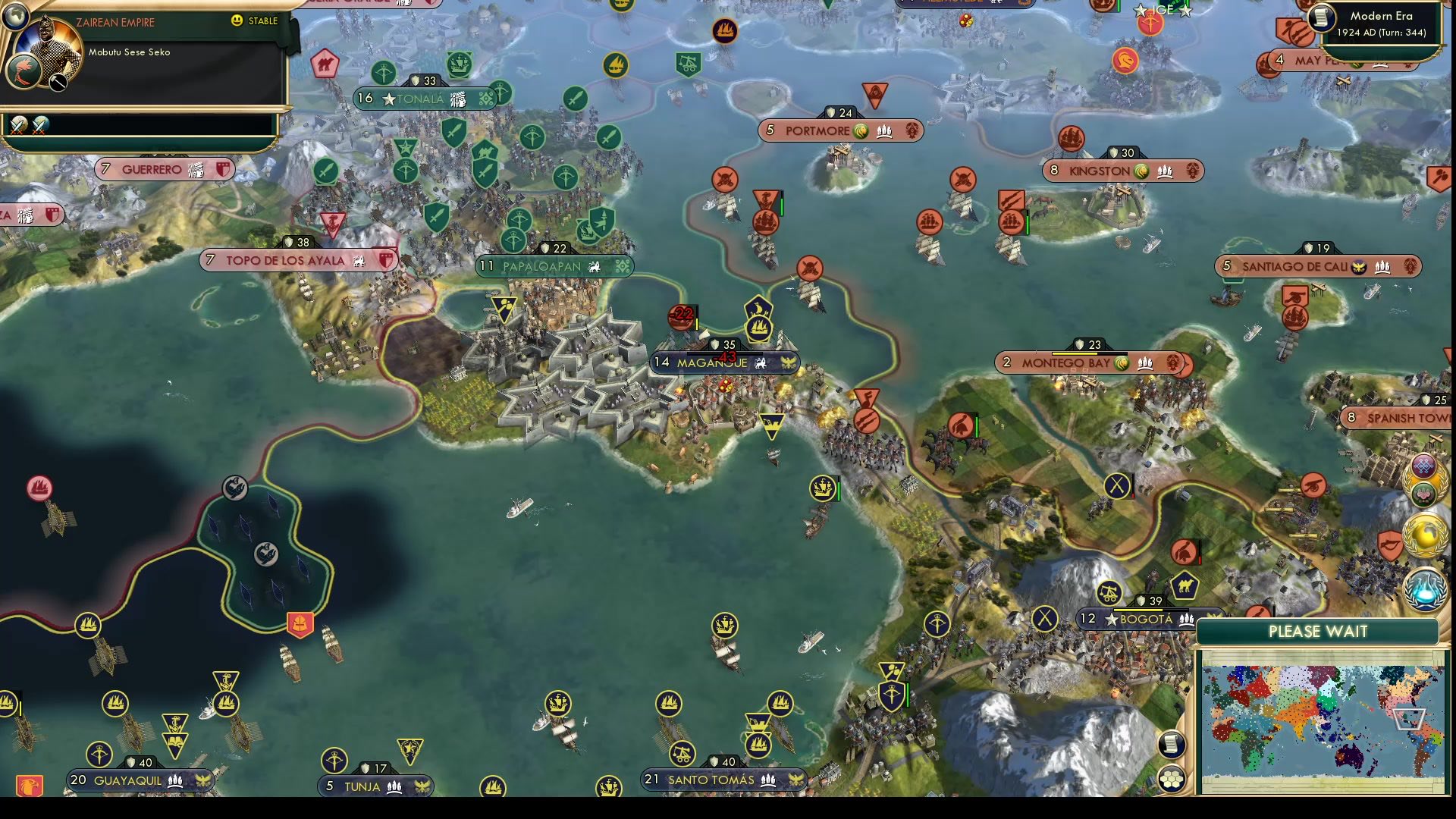Click the green growth swirl on Montego Bay's banner

(1122, 364)
